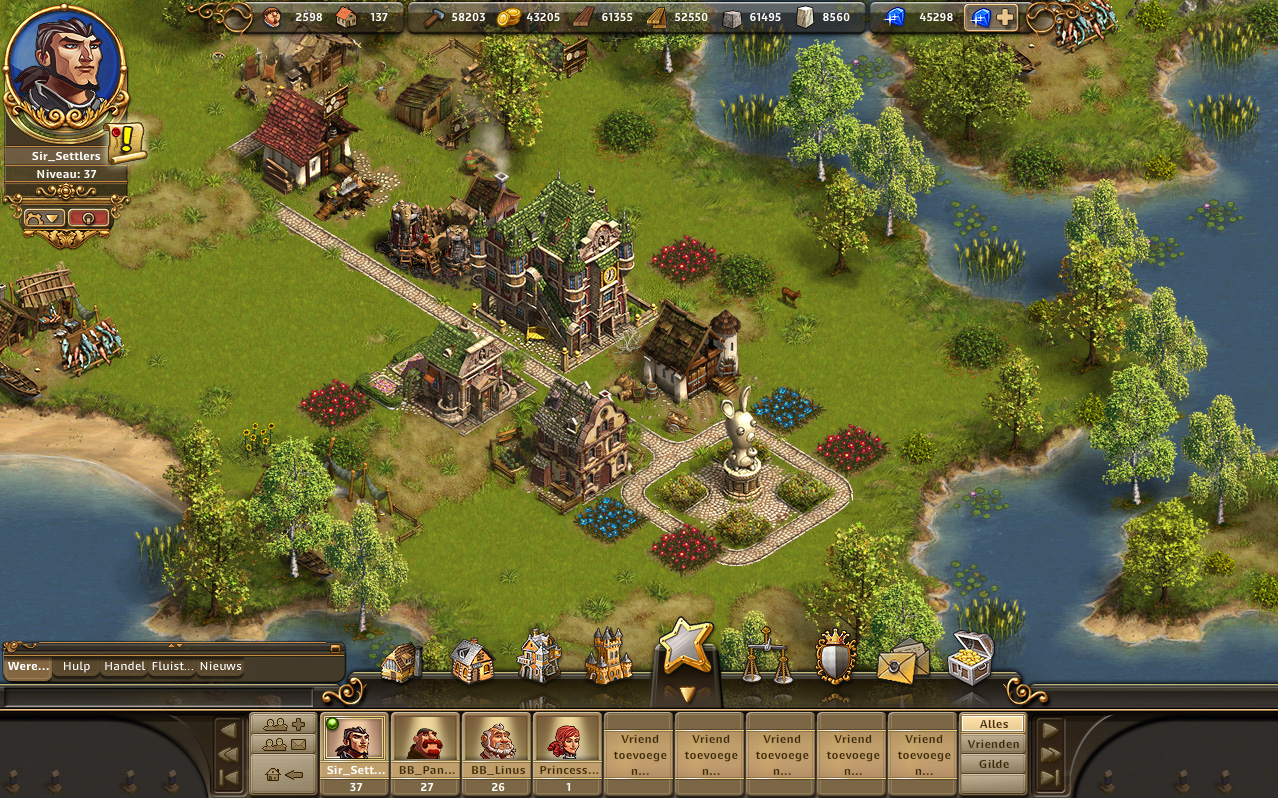Return home with the house arrow button
Screen dimensions: 1278x798
pos(284,774)
